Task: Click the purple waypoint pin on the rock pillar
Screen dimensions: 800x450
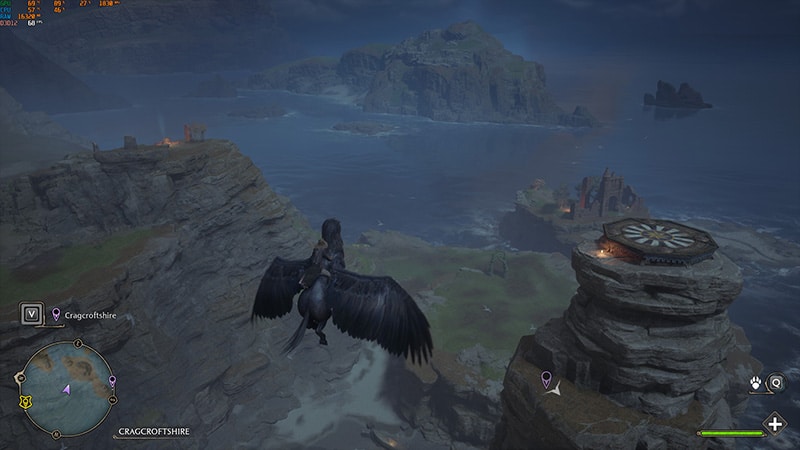Action: coord(545,378)
